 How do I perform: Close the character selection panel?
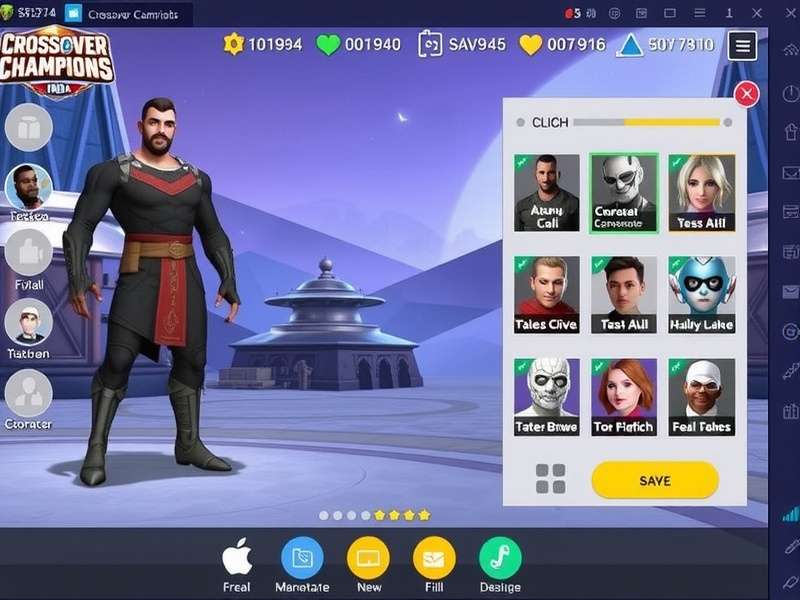point(746,95)
